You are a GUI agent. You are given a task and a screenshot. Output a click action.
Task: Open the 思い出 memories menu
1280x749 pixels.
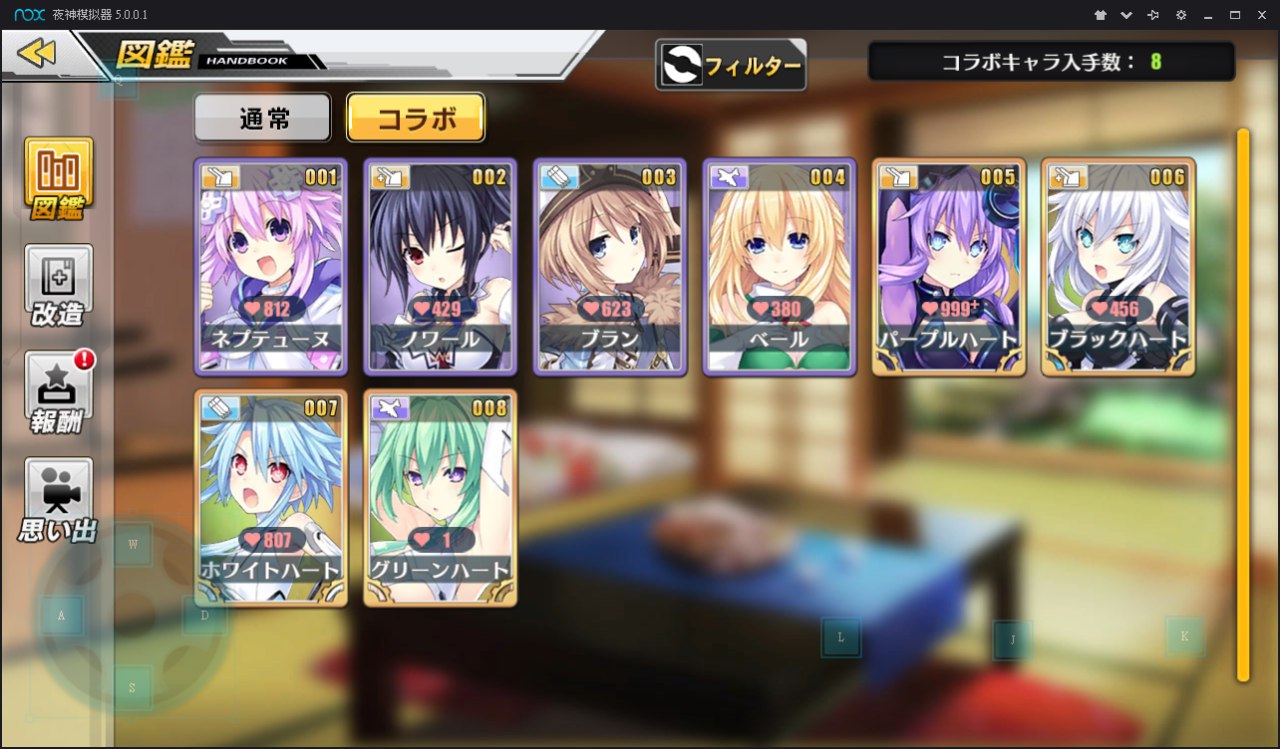click(59, 500)
